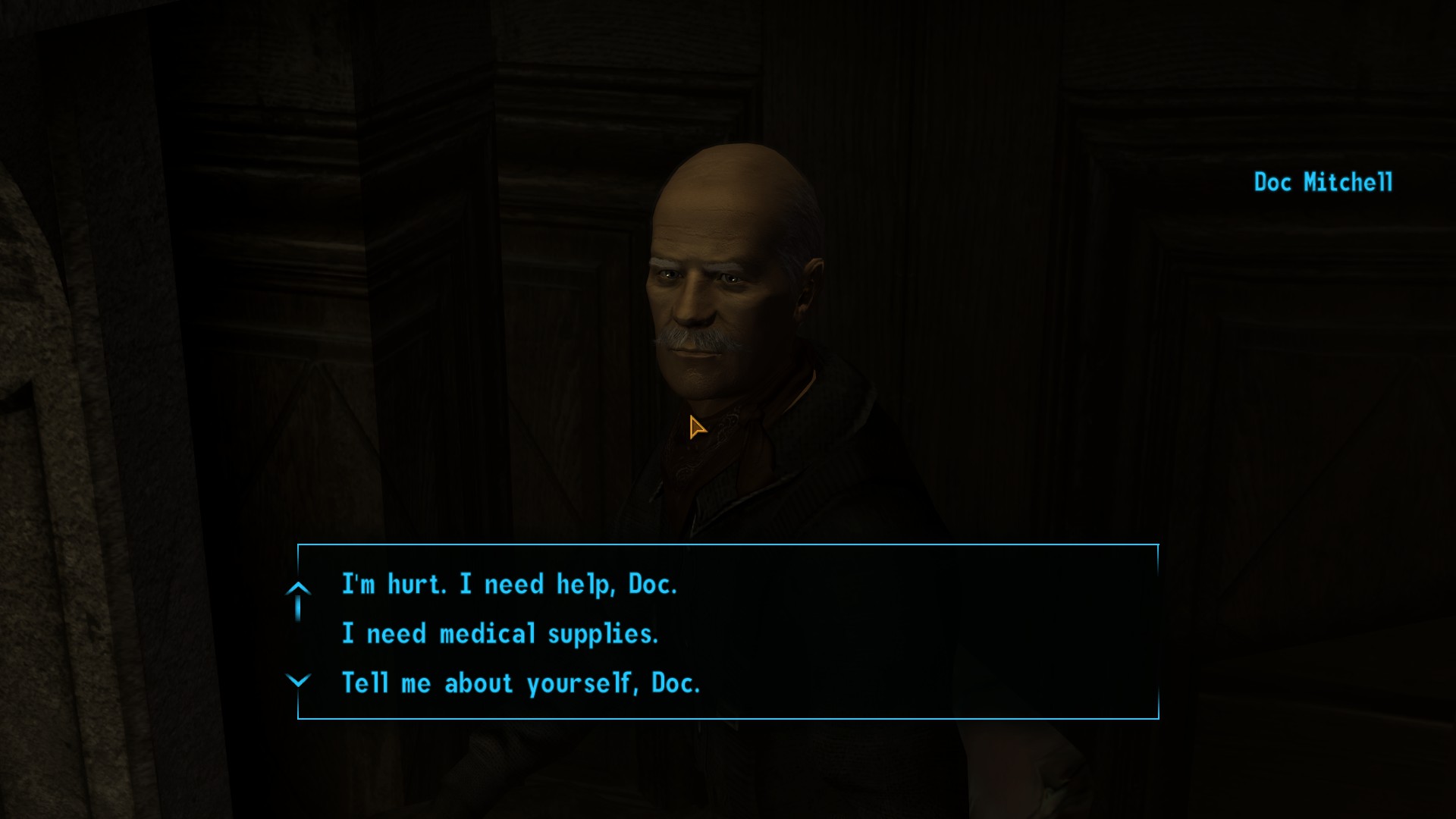Click the dialogue list down arrow
Screen dimensions: 1456x819
[x=298, y=680]
